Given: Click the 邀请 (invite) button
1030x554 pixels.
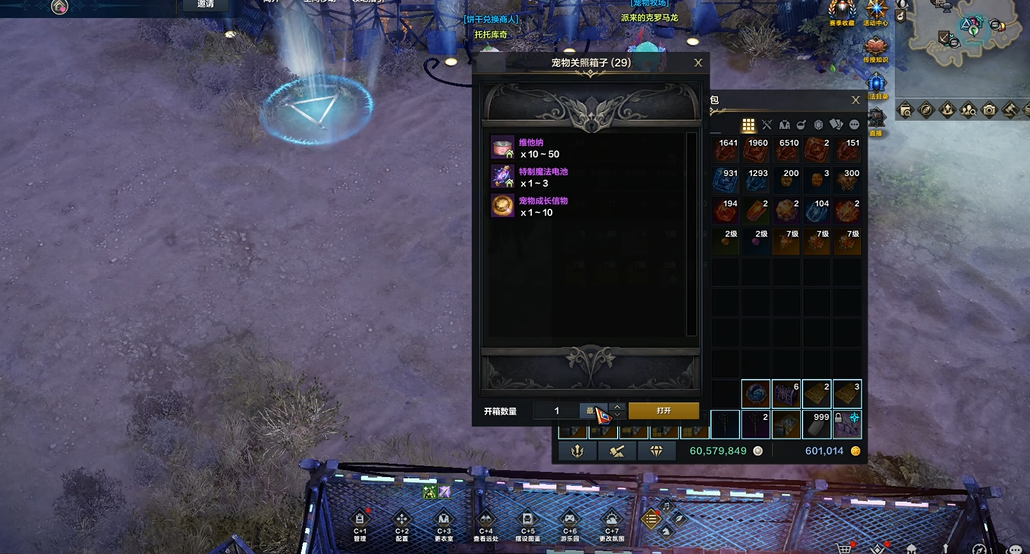Looking at the screenshot, I should point(205,4).
